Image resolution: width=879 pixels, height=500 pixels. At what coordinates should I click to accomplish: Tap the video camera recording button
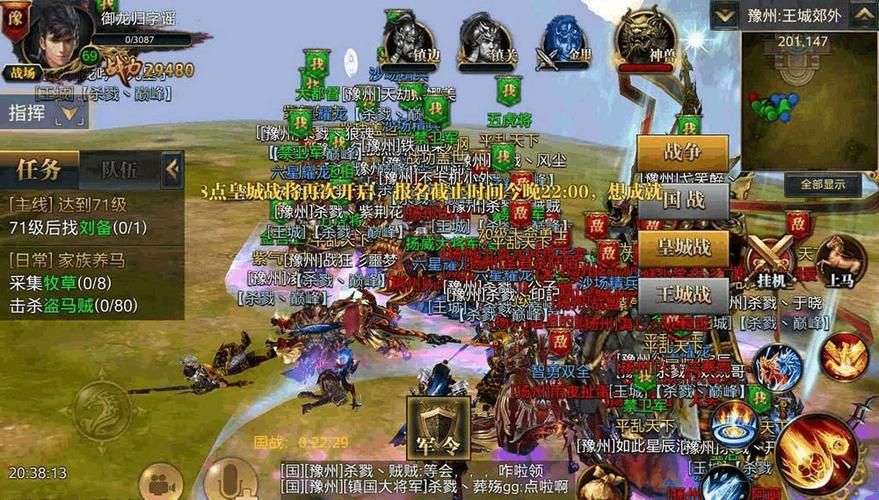pyautogui.click(x=158, y=484)
